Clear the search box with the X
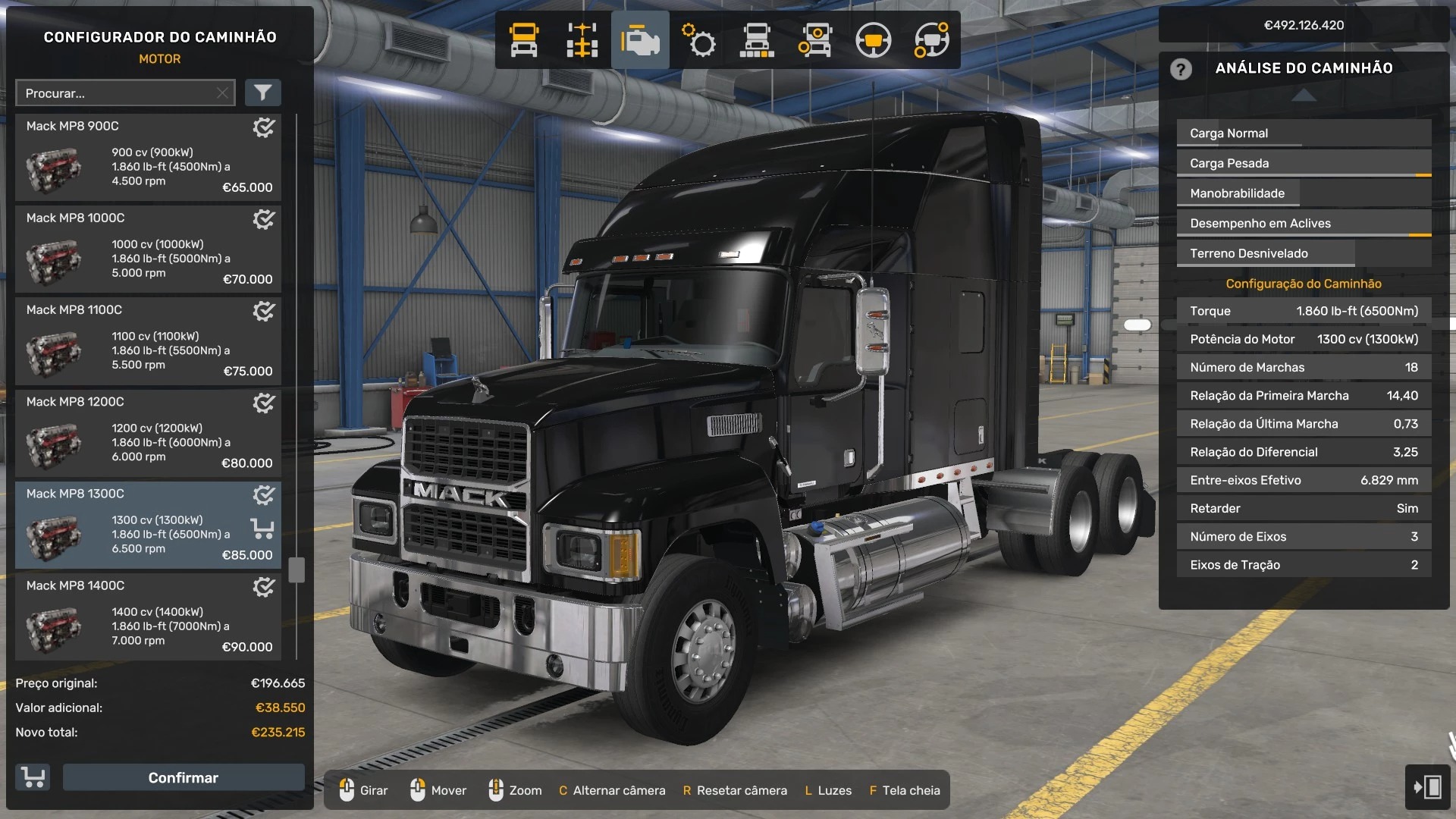 (222, 93)
